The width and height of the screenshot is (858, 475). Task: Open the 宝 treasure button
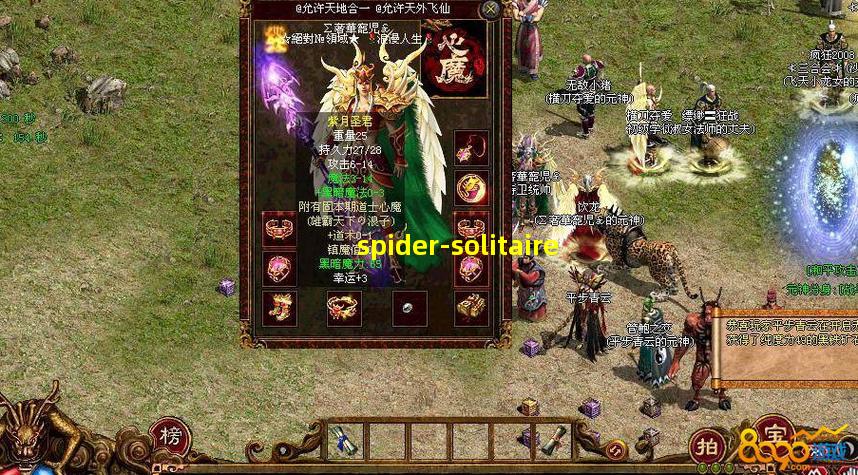point(770,436)
